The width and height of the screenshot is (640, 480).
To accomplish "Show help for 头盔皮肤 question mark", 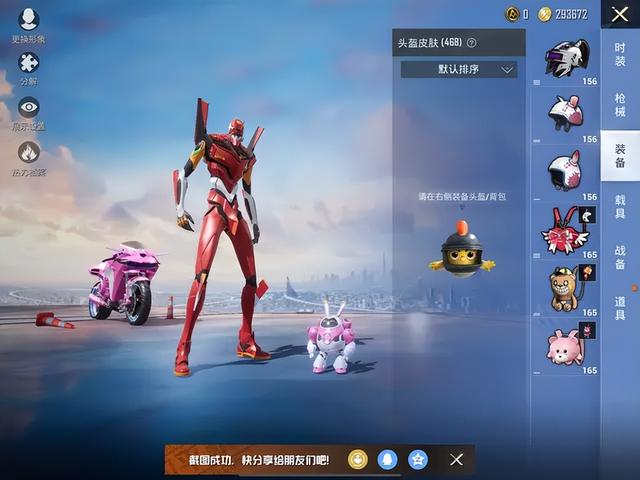I will [471, 43].
